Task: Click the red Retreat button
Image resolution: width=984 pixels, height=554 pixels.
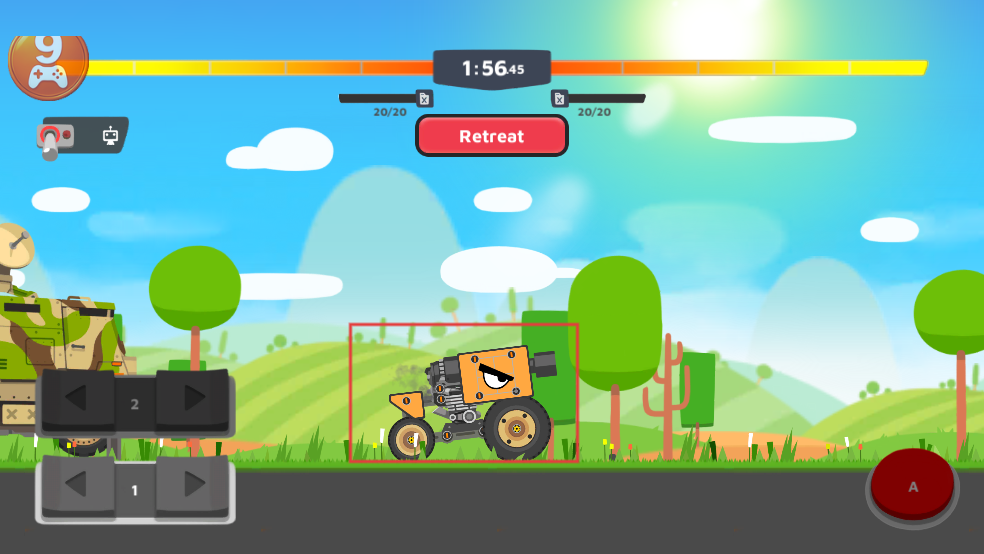Action: point(491,136)
